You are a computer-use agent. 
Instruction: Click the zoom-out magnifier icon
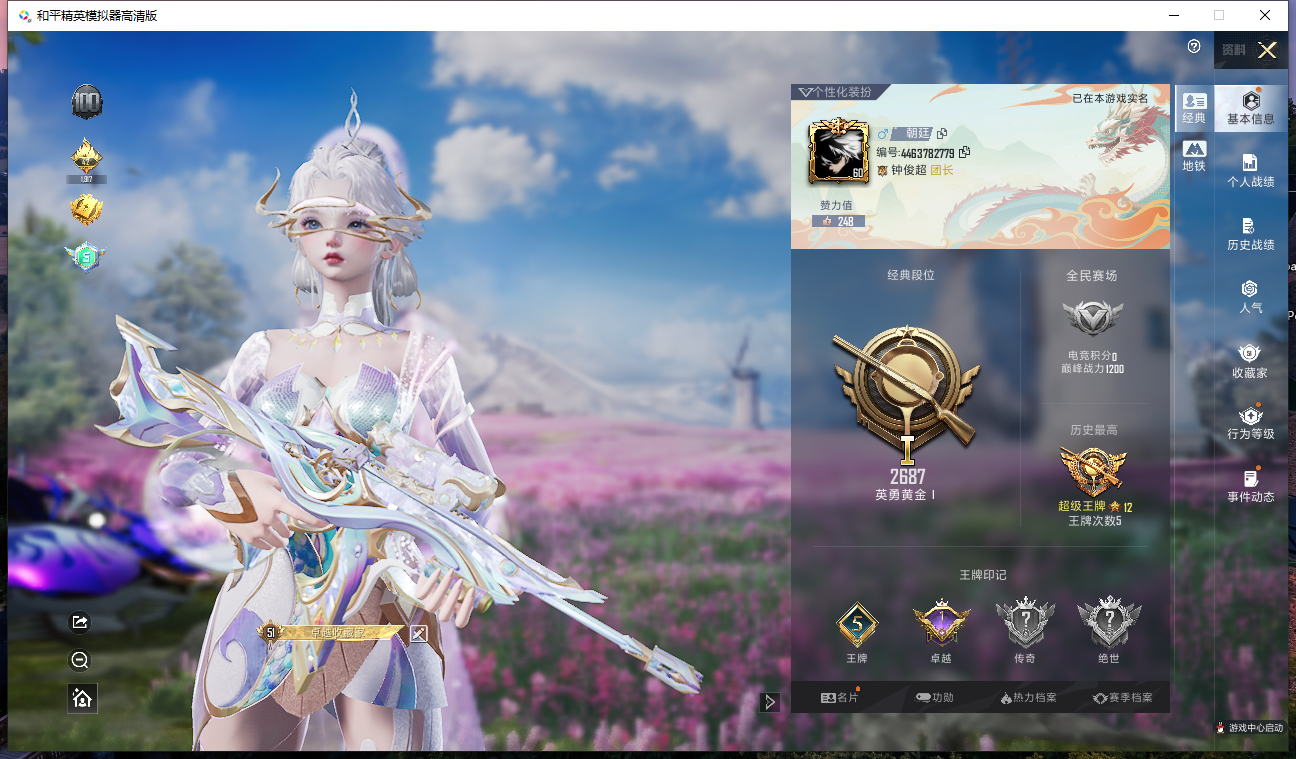[81, 660]
